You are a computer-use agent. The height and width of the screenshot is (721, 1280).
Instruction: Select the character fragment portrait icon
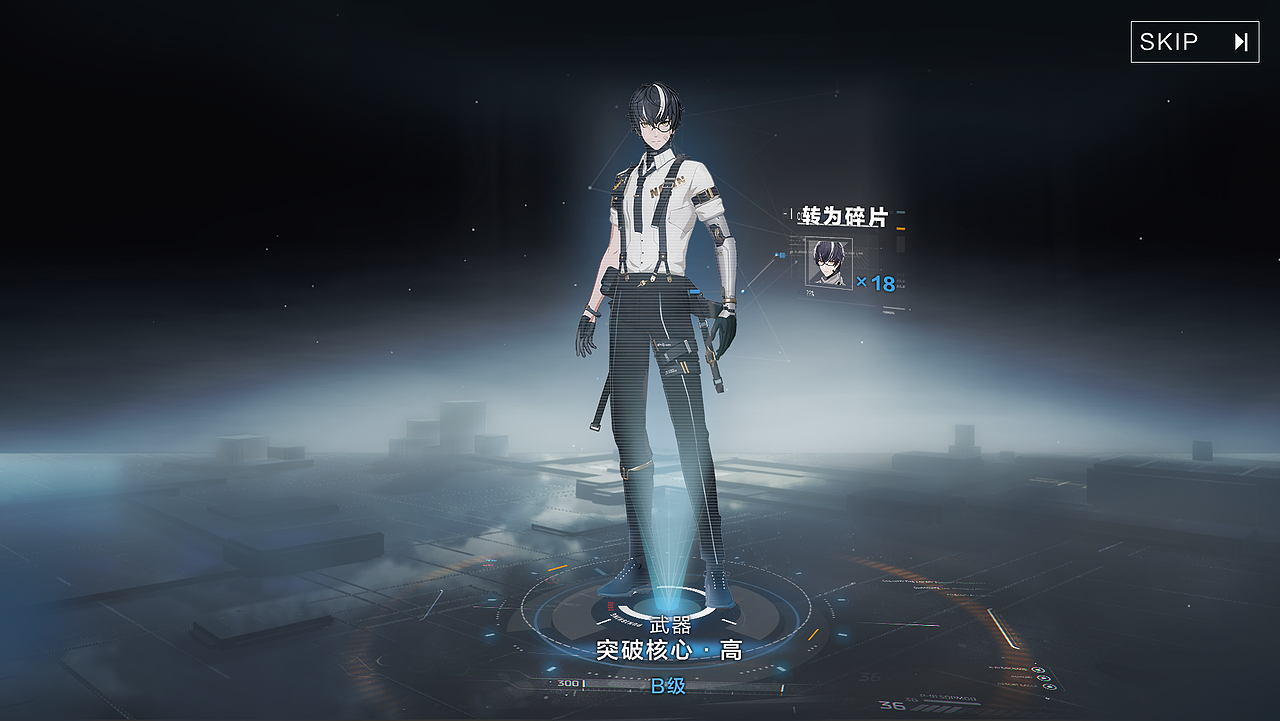829,263
